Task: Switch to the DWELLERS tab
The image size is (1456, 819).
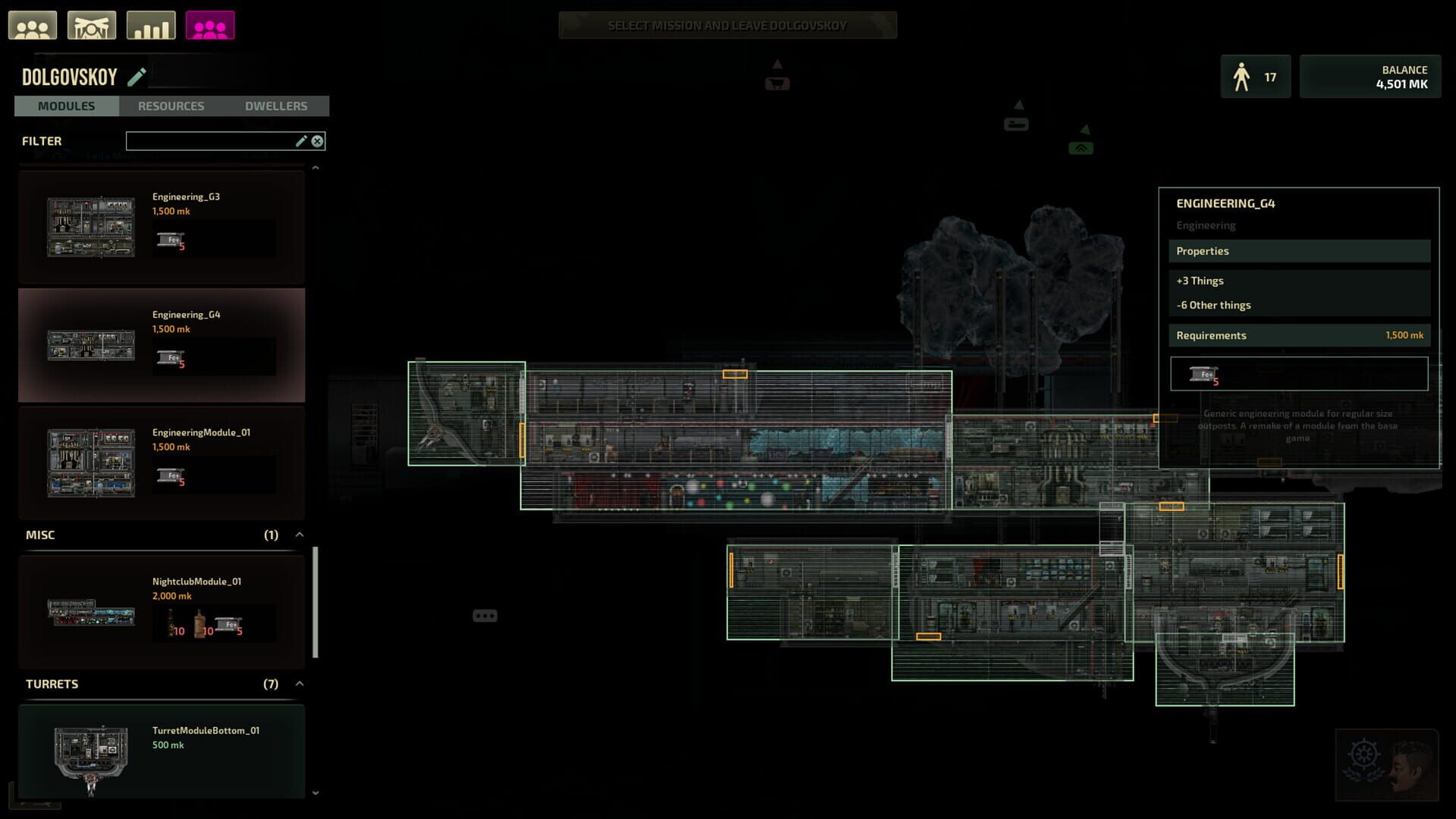Action: (276, 105)
